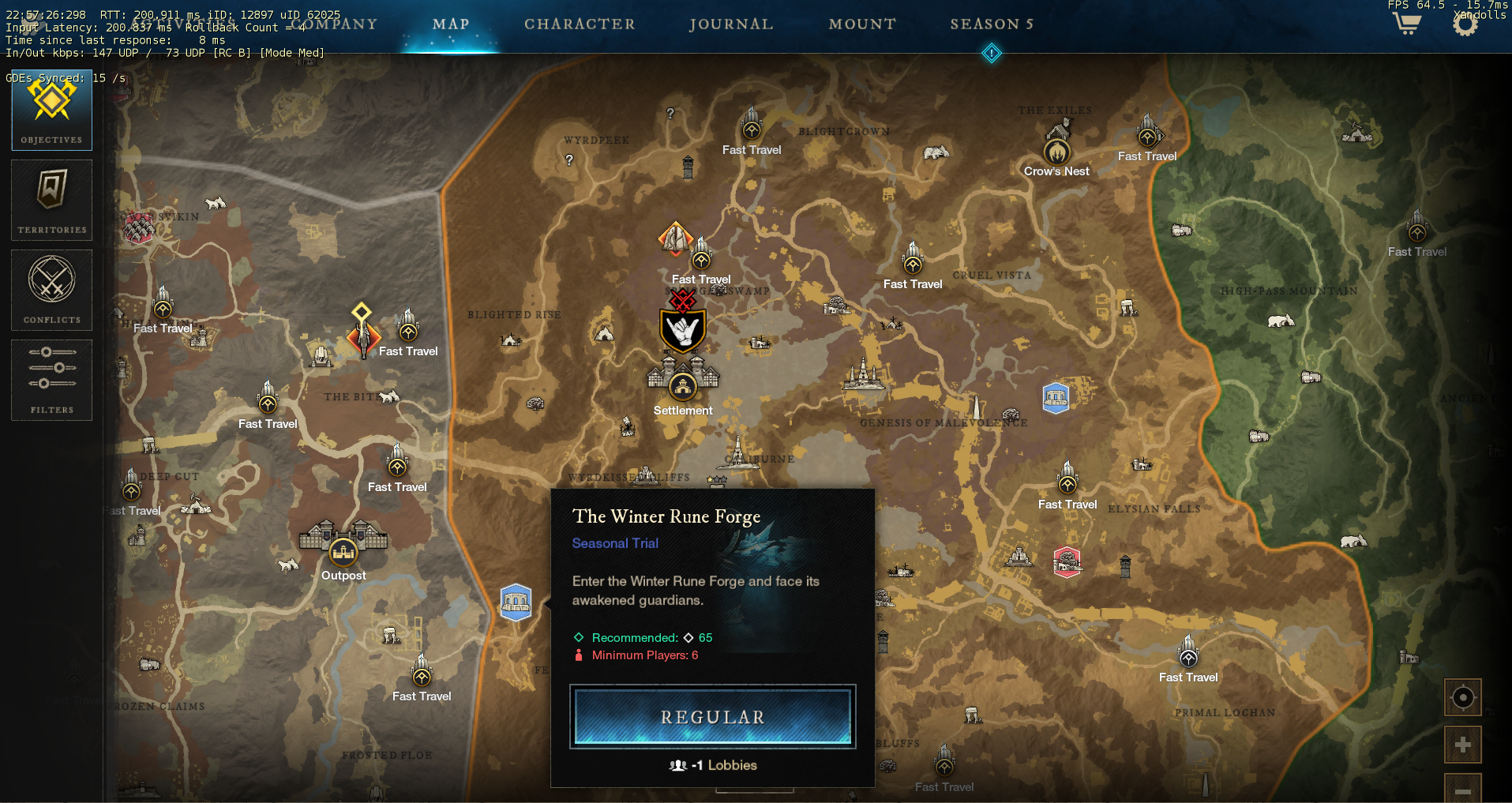The width and height of the screenshot is (1512, 803).
Task: Open map Filters
Action: [x=51, y=380]
